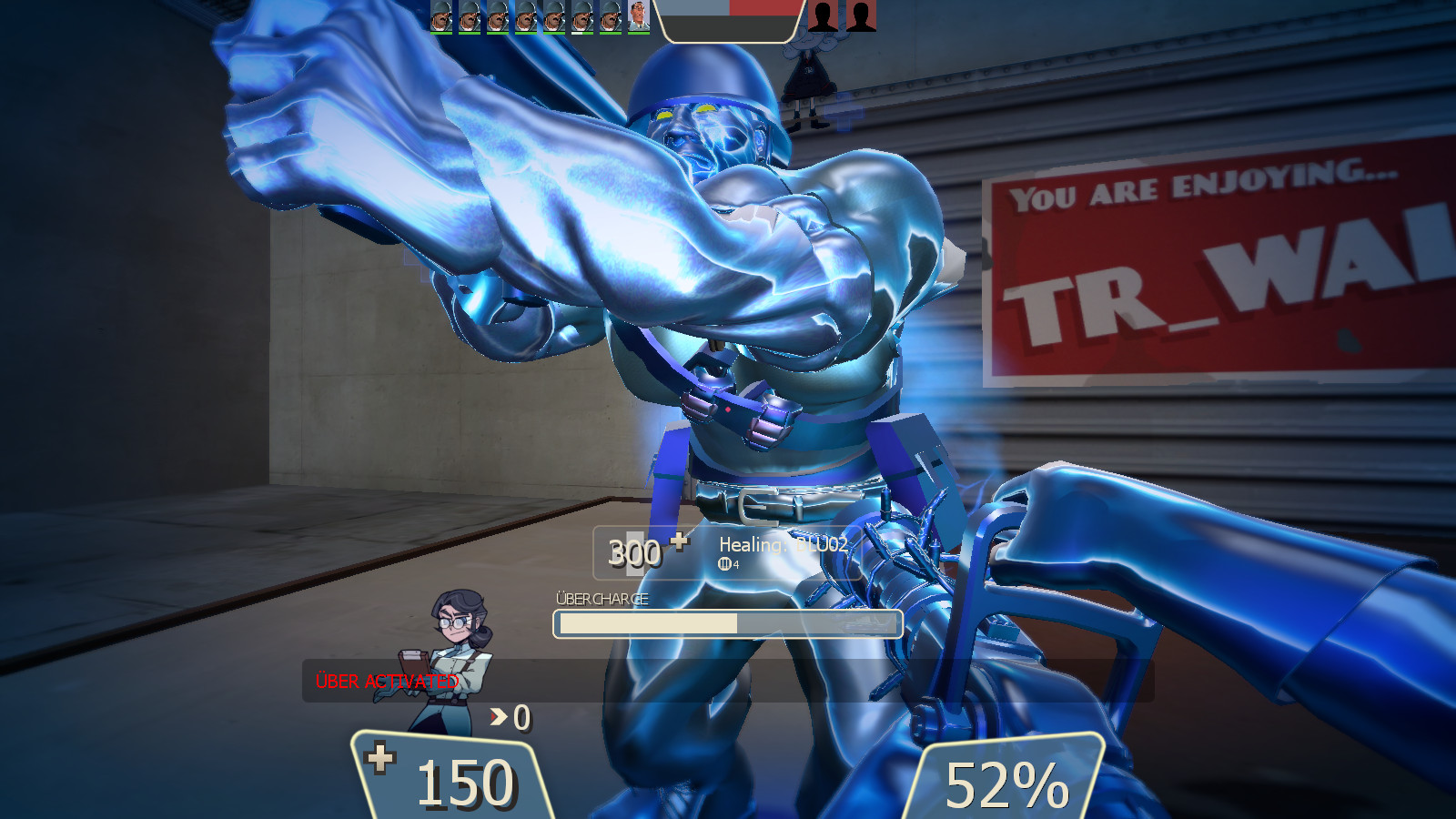Screen dimensions: 1456x819
Task: Click the Medic portrait at the top row
Action: coord(638,18)
